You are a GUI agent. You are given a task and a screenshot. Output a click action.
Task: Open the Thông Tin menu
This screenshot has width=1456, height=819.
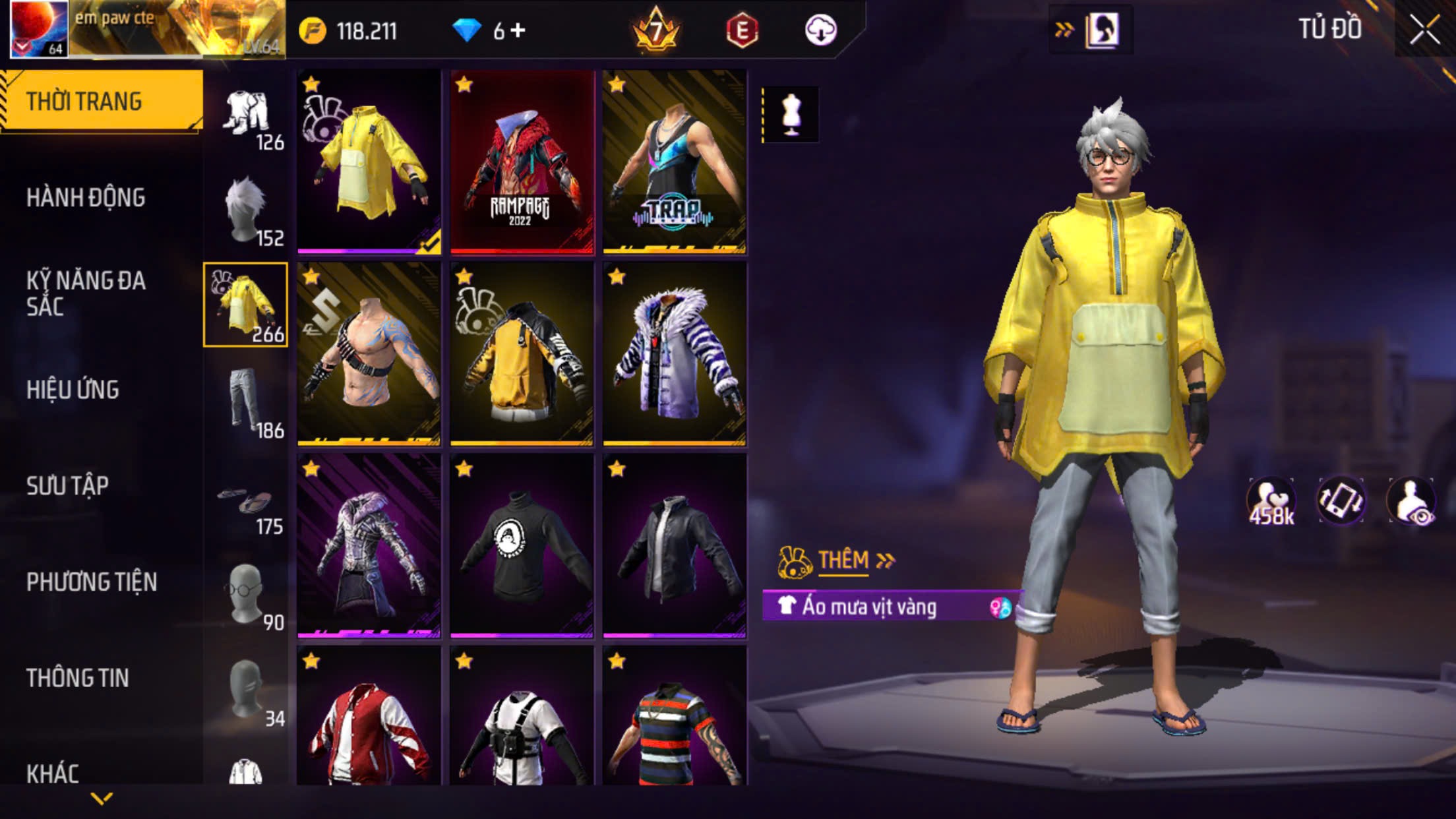pos(77,678)
